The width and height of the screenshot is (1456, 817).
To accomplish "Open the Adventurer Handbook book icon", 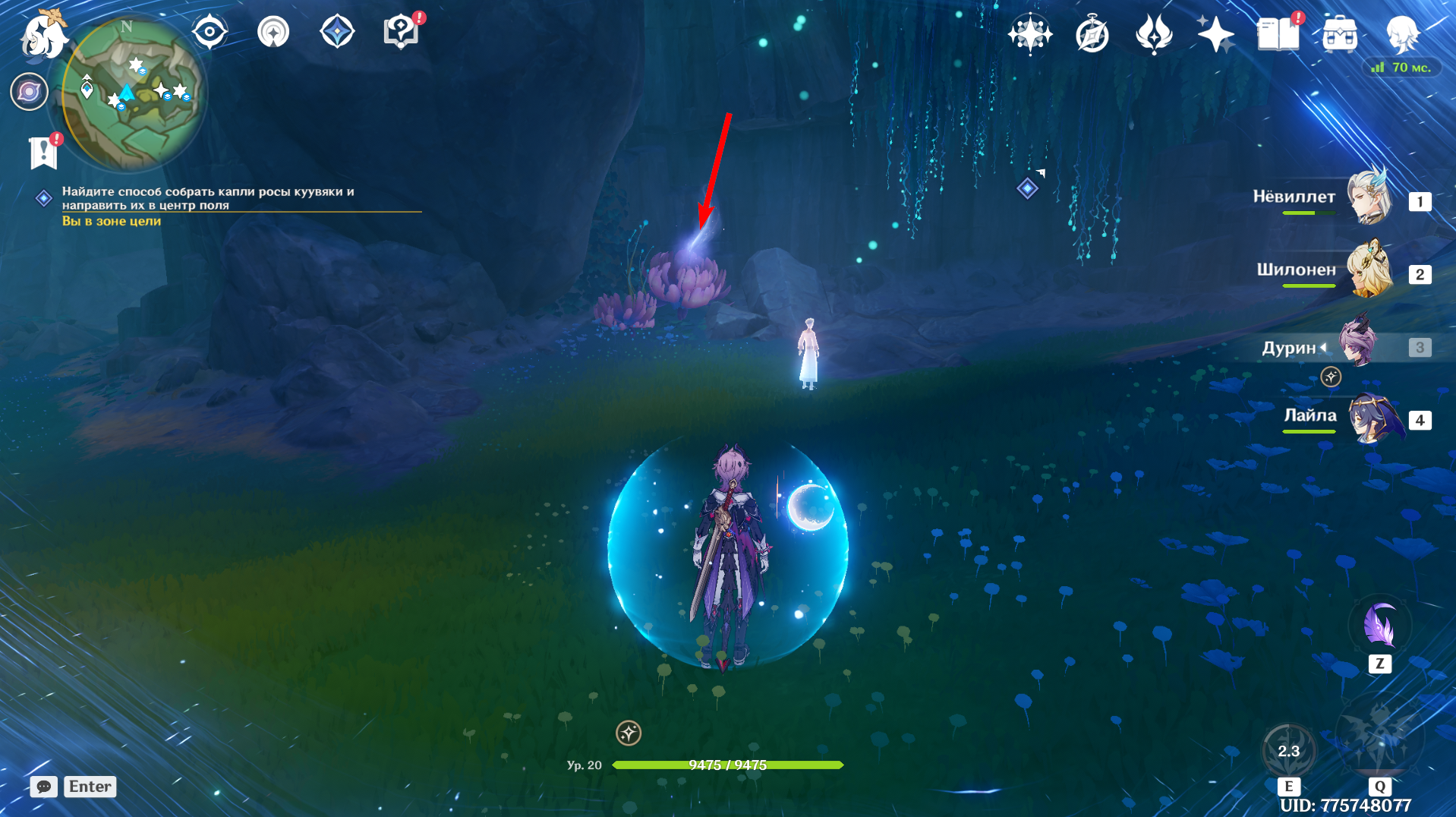I will [1278, 34].
